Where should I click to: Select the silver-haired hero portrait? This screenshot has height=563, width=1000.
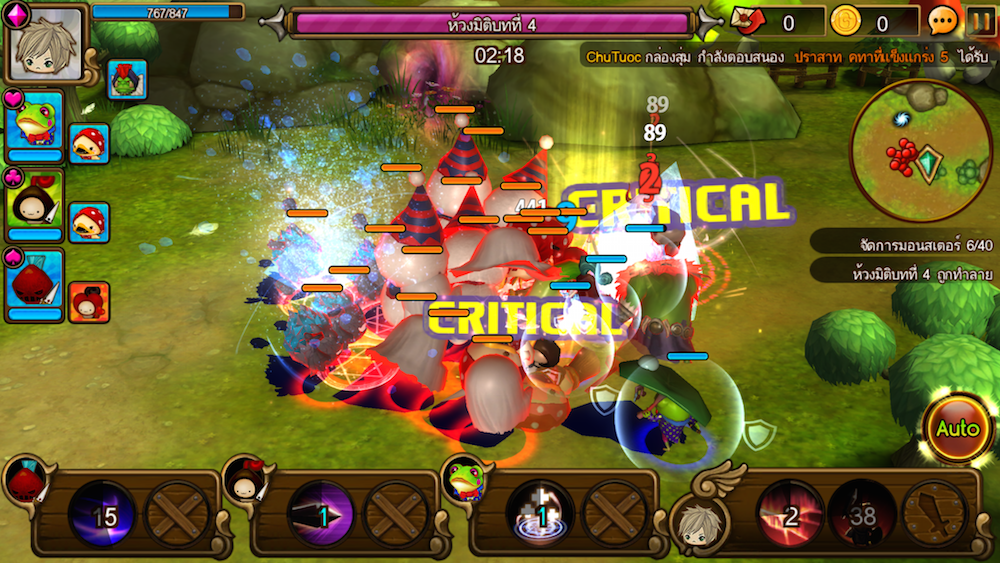[x=46, y=45]
